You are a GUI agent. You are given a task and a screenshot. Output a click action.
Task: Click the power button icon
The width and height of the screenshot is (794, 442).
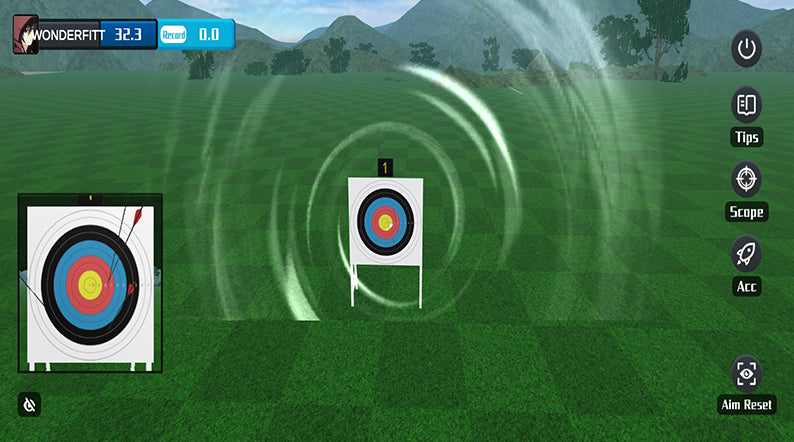click(746, 48)
